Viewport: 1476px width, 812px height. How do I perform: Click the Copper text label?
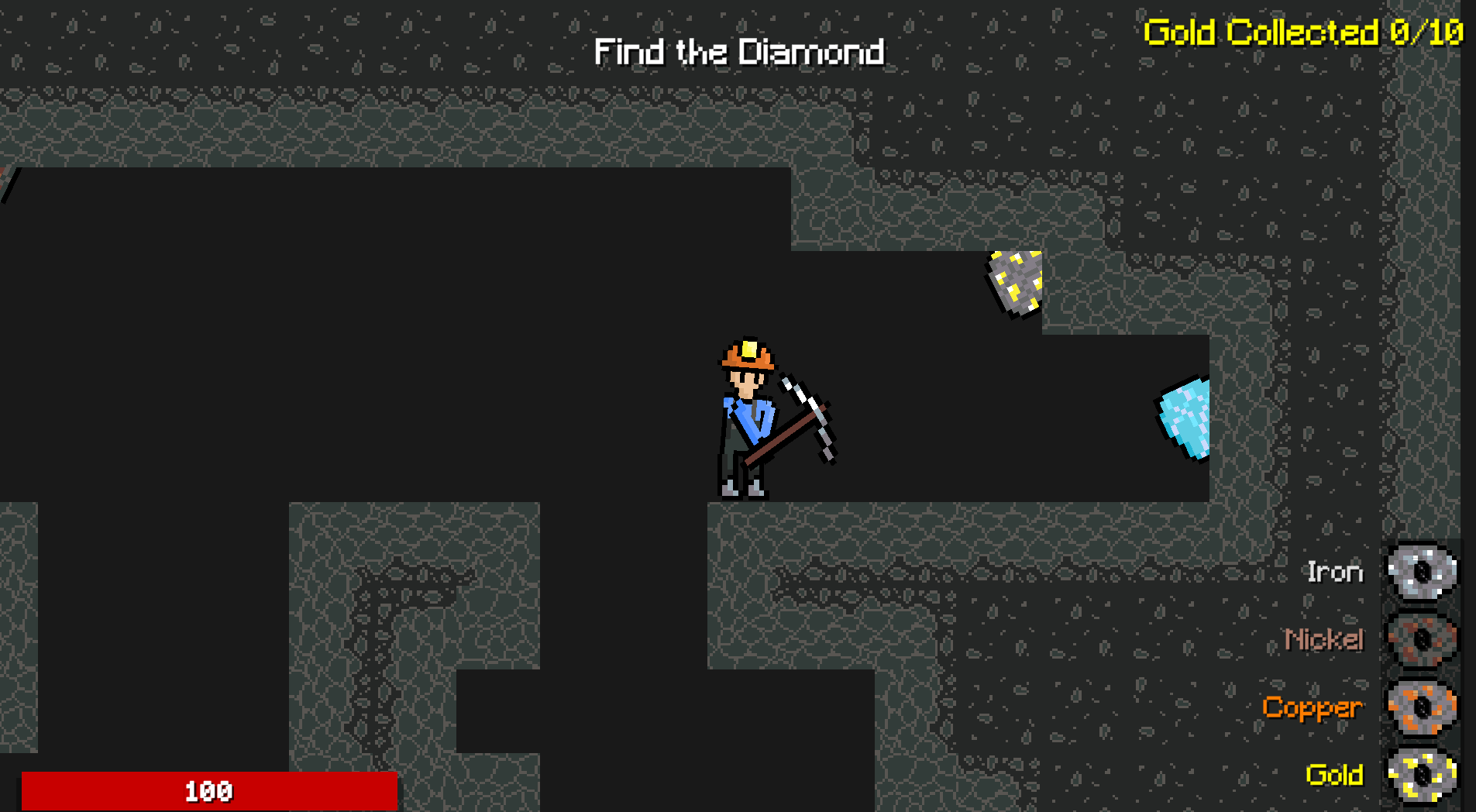(x=1313, y=707)
